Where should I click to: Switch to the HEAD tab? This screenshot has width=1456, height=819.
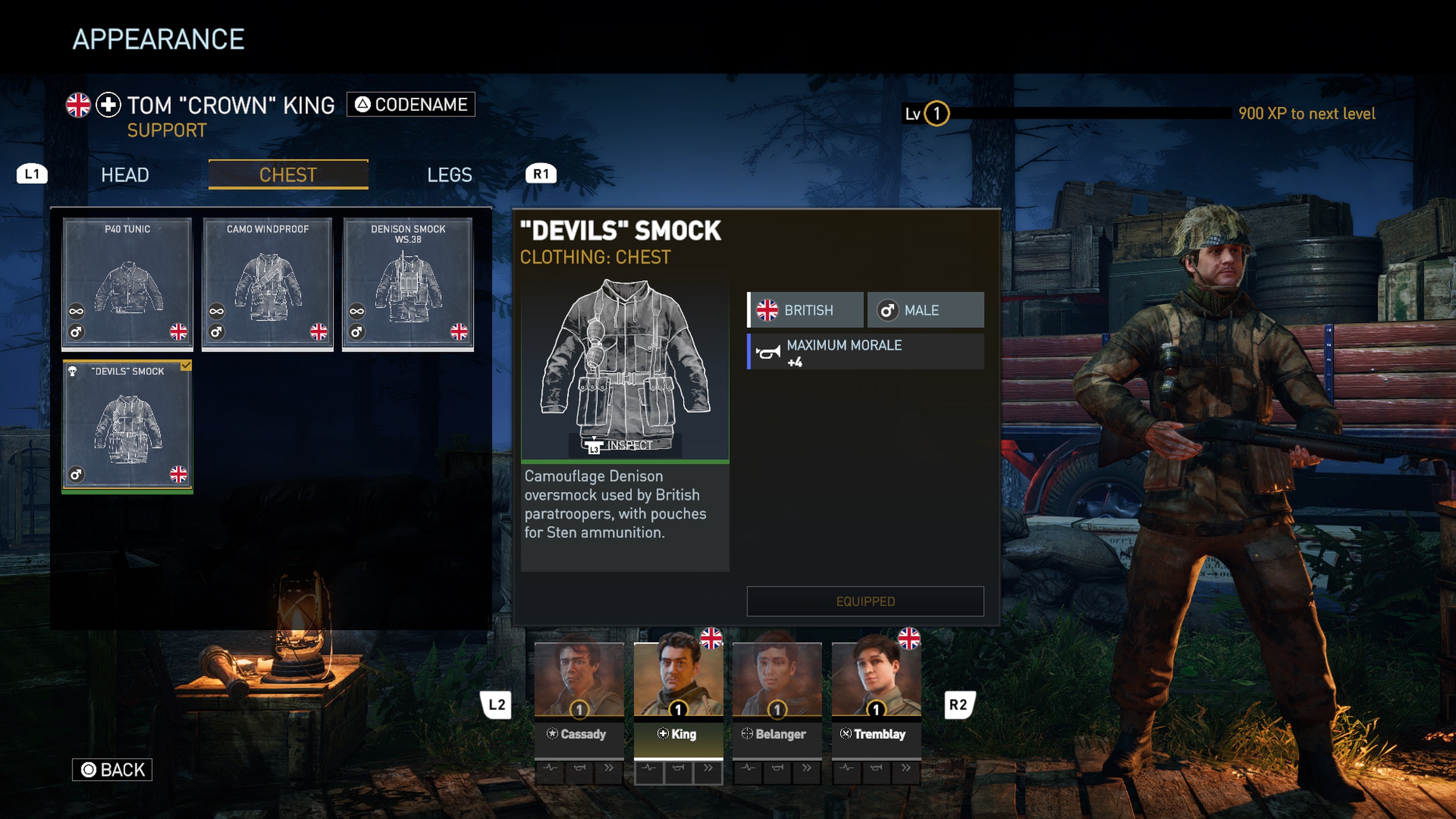124,175
